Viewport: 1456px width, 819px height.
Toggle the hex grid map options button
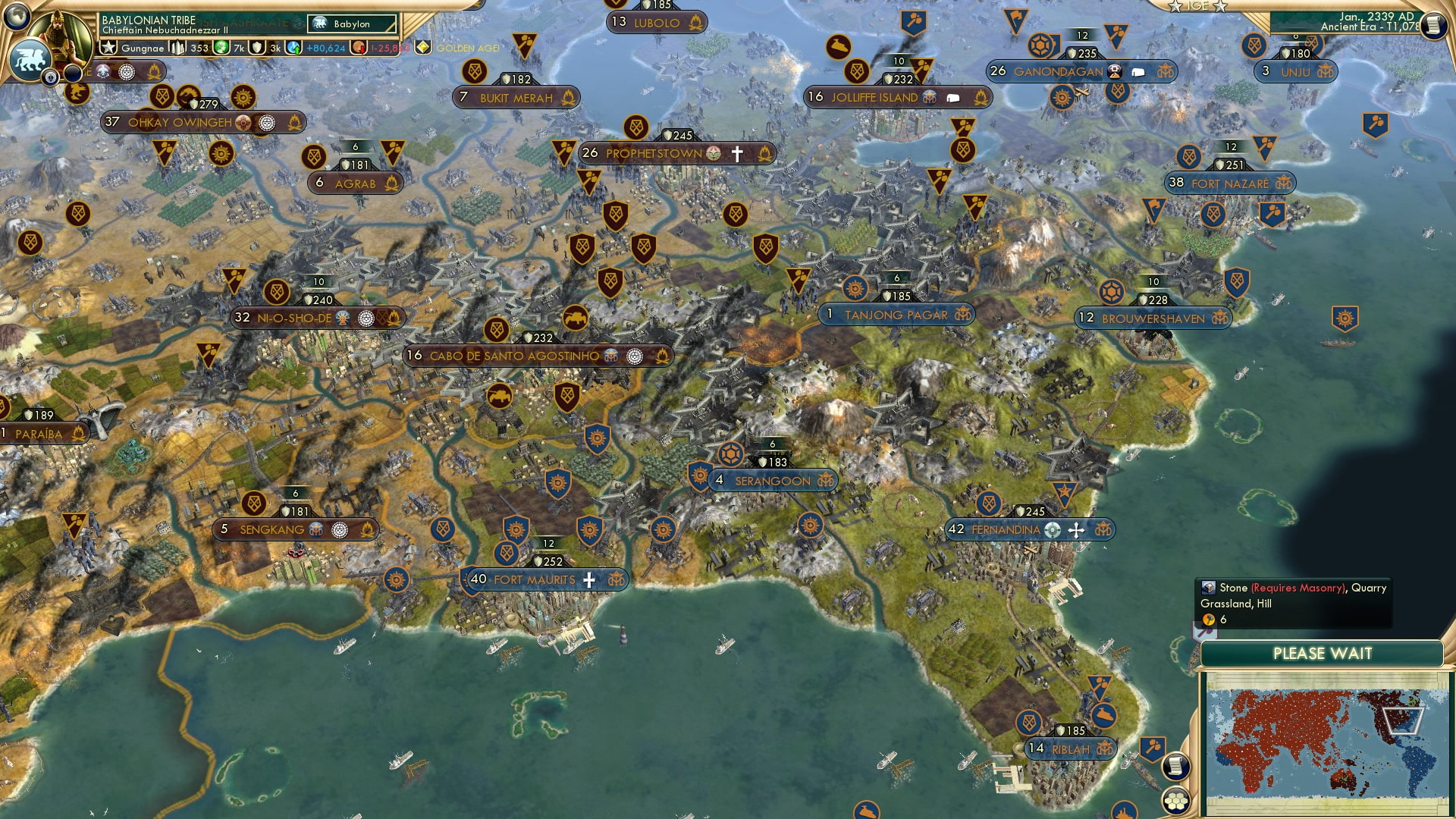1176,800
